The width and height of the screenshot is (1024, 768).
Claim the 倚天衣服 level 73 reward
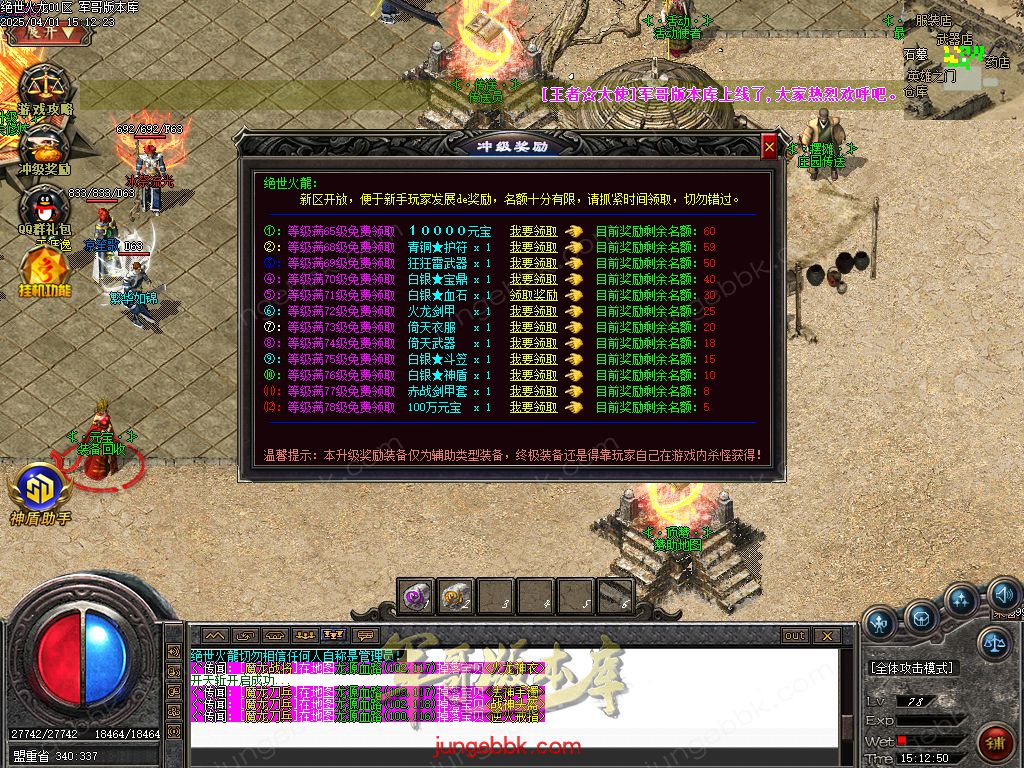(533, 327)
